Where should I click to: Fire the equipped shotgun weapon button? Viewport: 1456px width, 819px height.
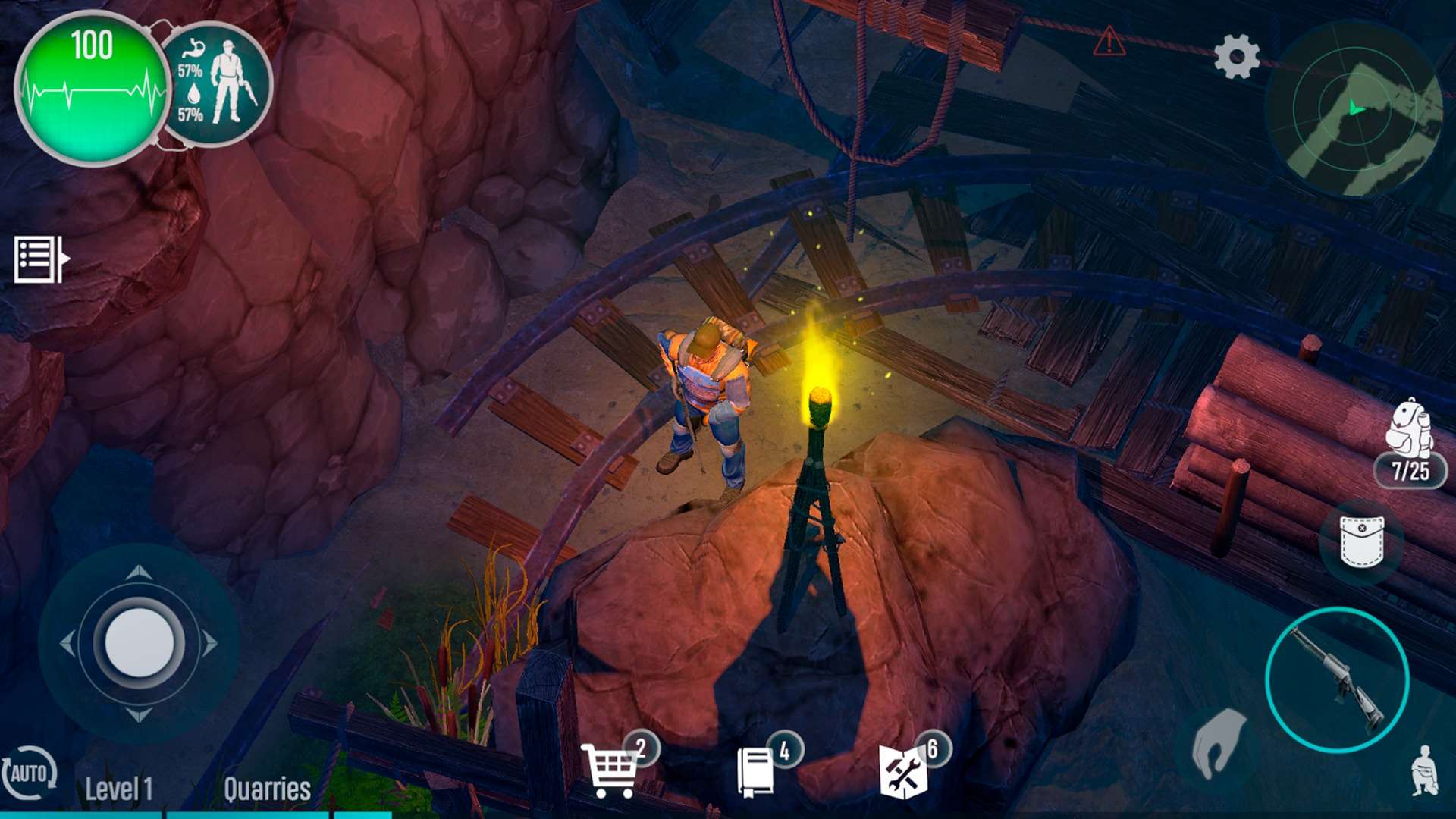click(x=1337, y=680)
